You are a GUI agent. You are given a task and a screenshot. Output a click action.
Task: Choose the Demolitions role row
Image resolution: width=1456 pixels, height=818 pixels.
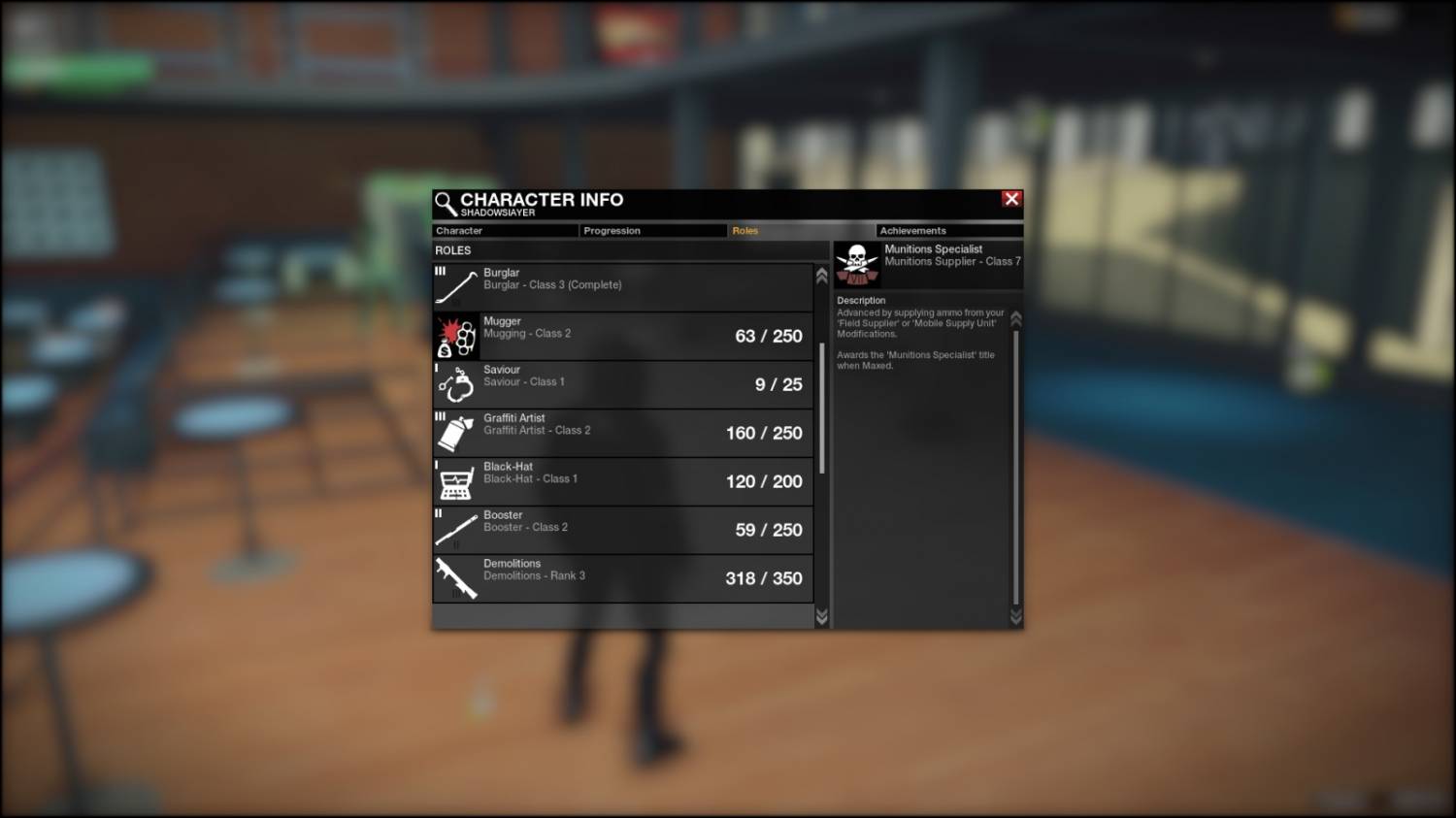click(x=622, y=578)
